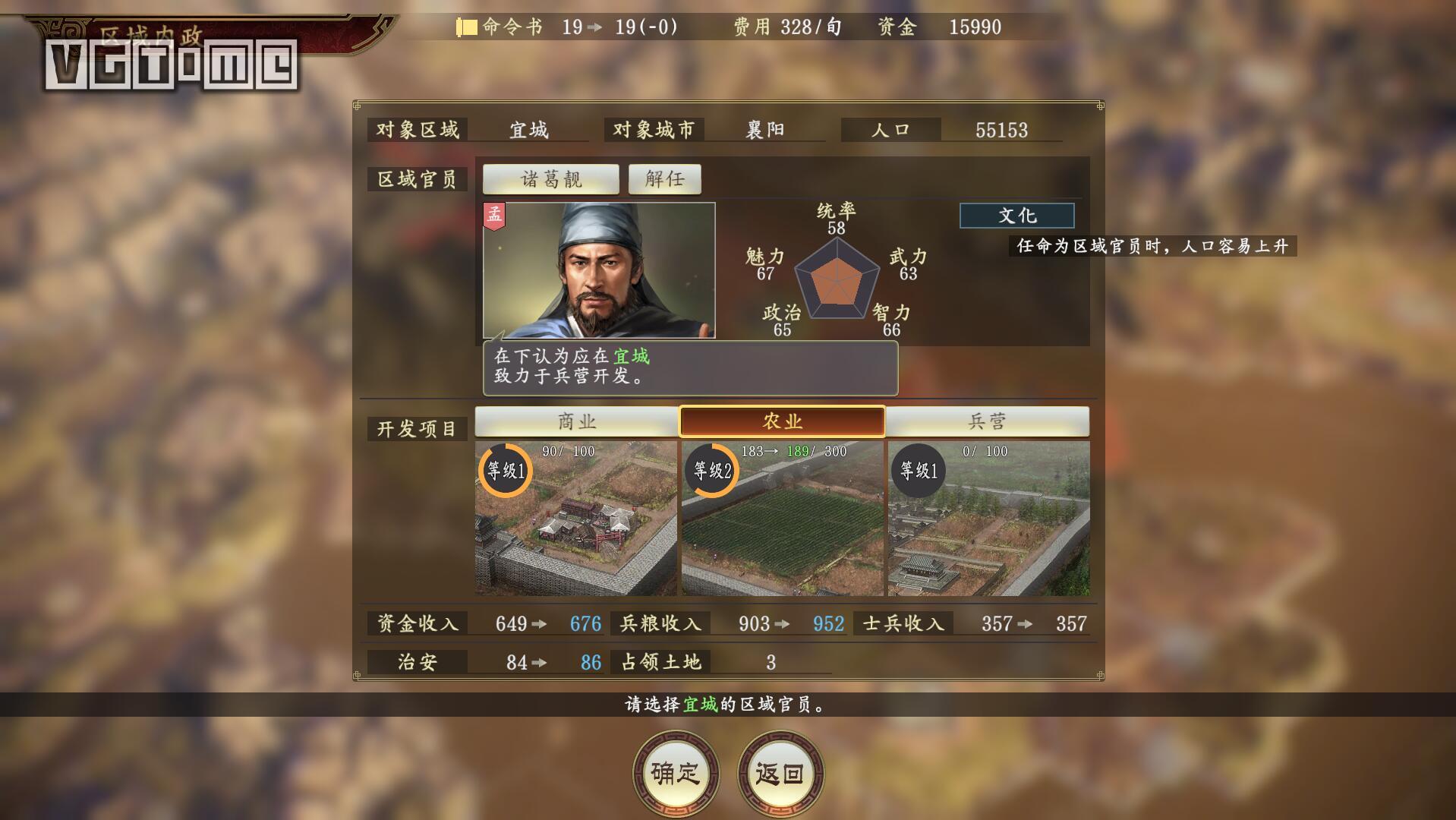Open the 文化 trait label

pos(1016,216)
